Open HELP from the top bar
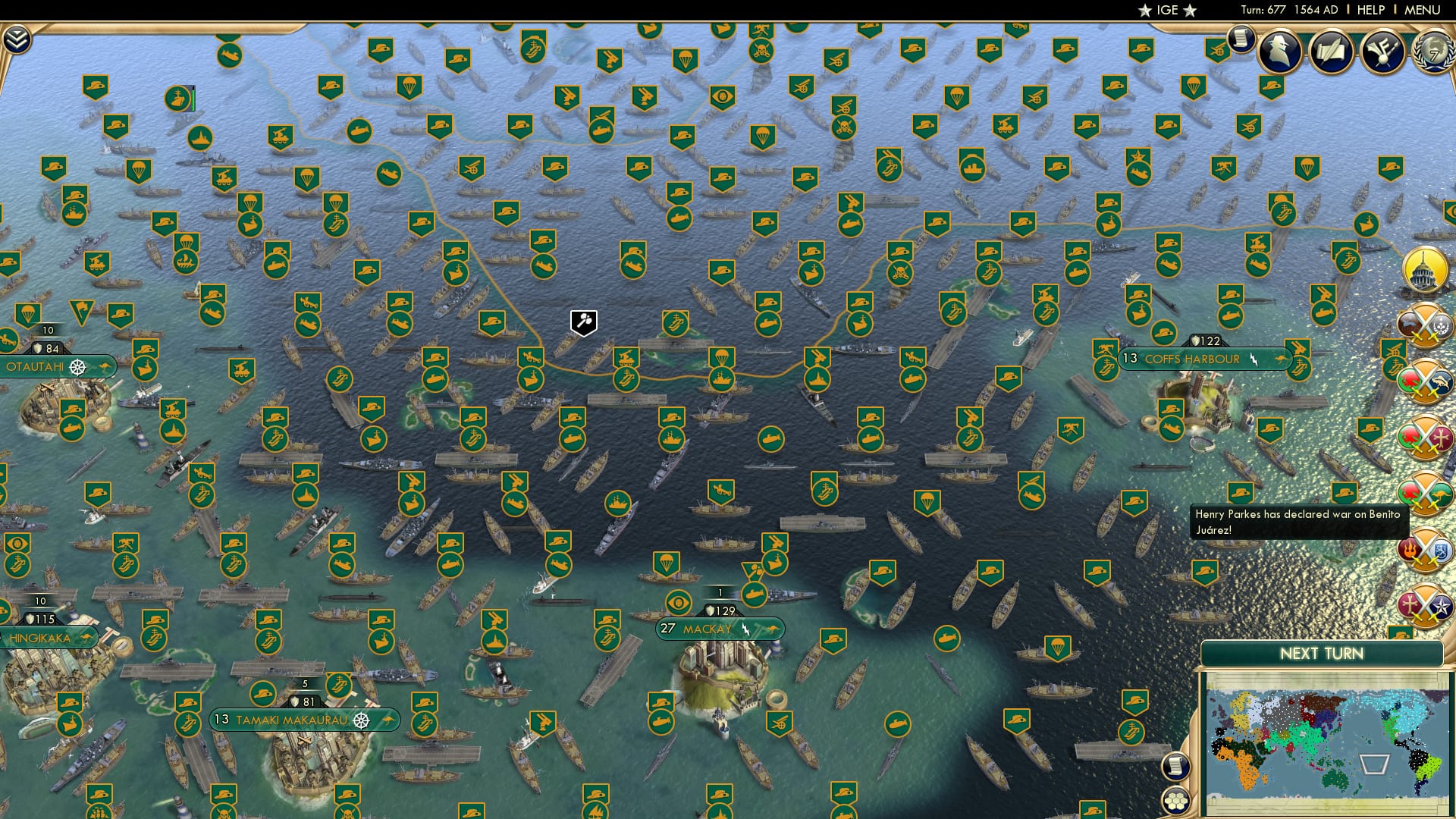Image resolution: width=1456 pixels, height=819 pixels. point(1370,10)
